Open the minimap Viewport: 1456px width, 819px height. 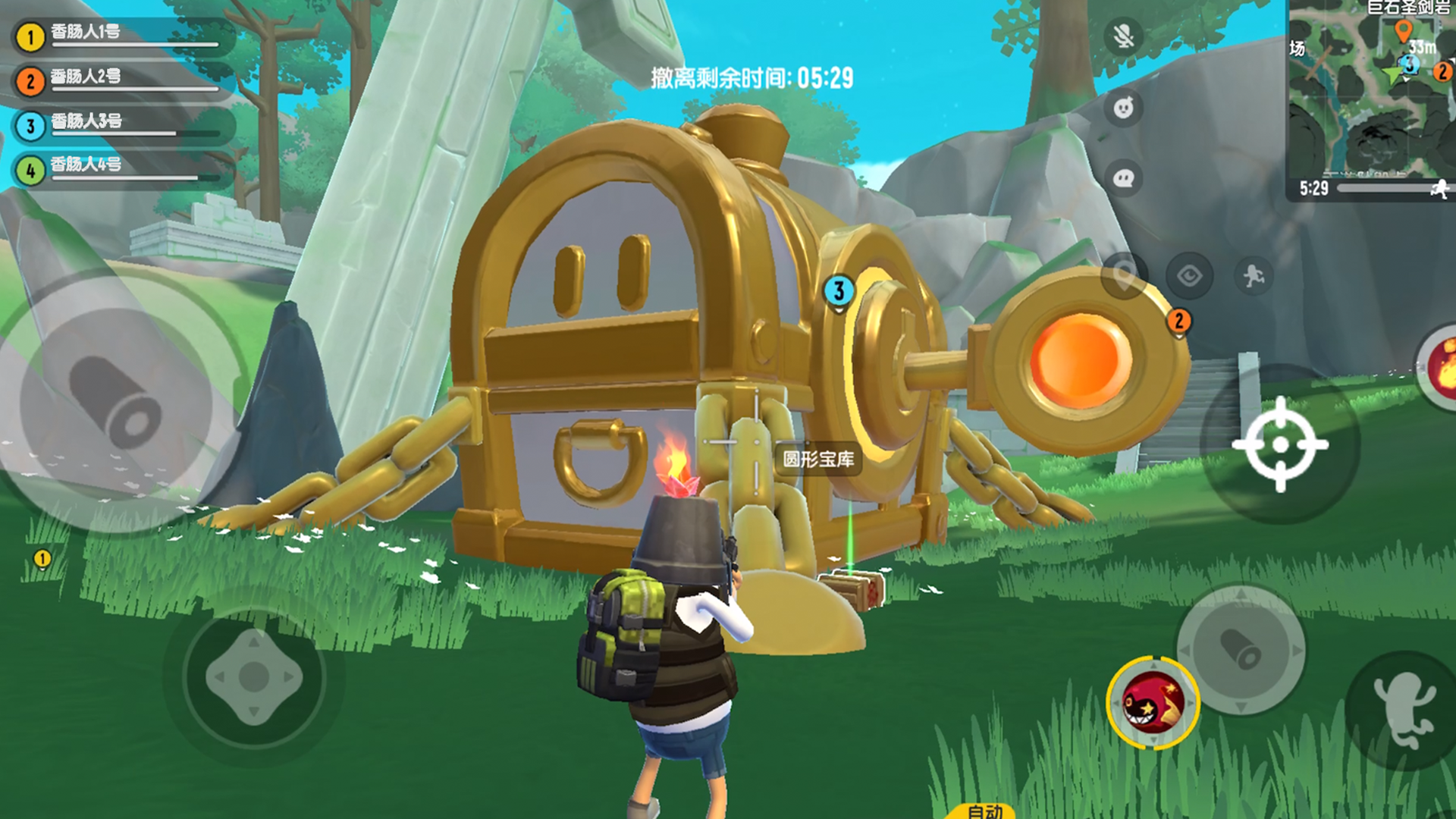coord(1371,91)
